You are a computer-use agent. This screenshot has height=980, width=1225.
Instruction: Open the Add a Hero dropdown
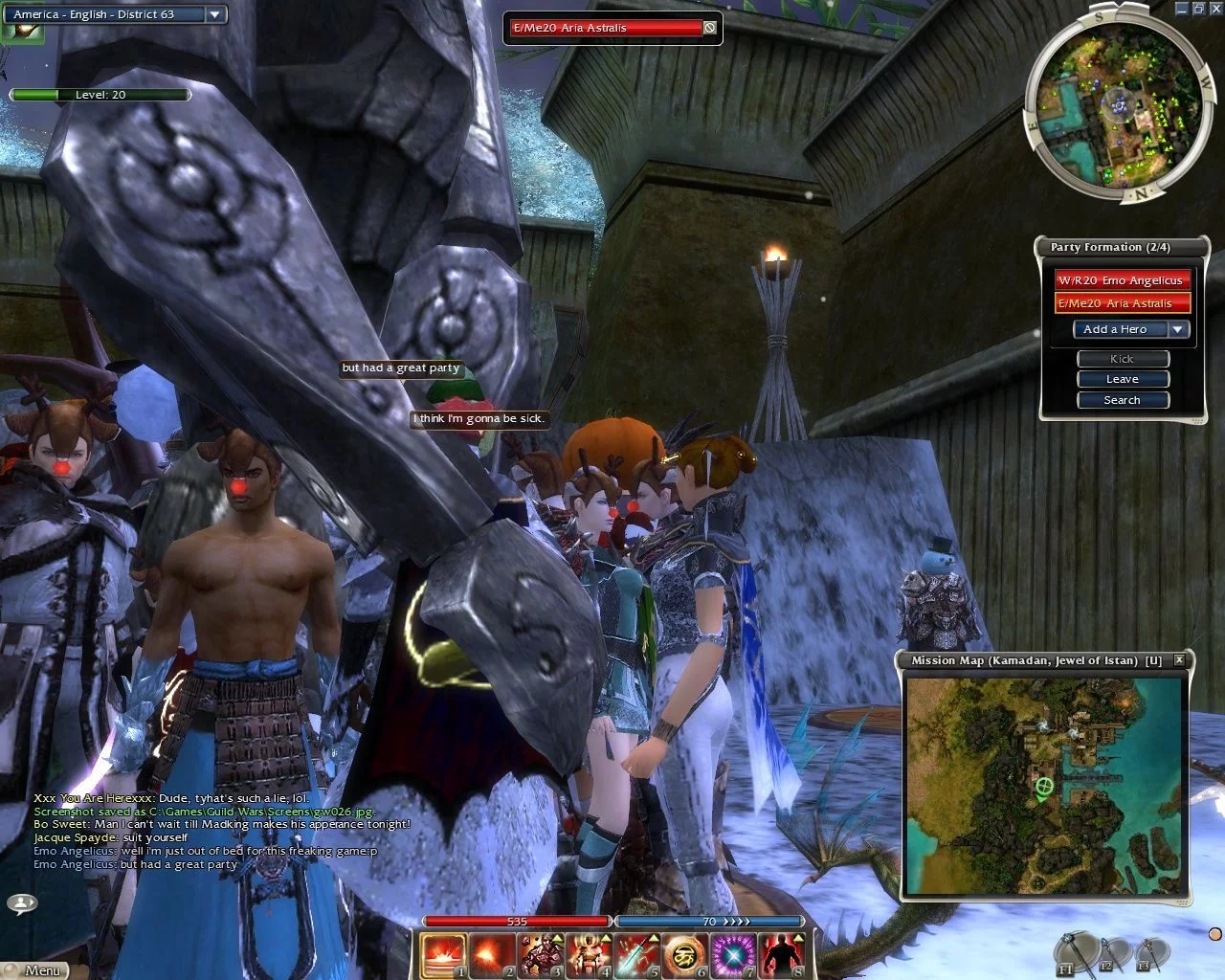point(1178,329)
